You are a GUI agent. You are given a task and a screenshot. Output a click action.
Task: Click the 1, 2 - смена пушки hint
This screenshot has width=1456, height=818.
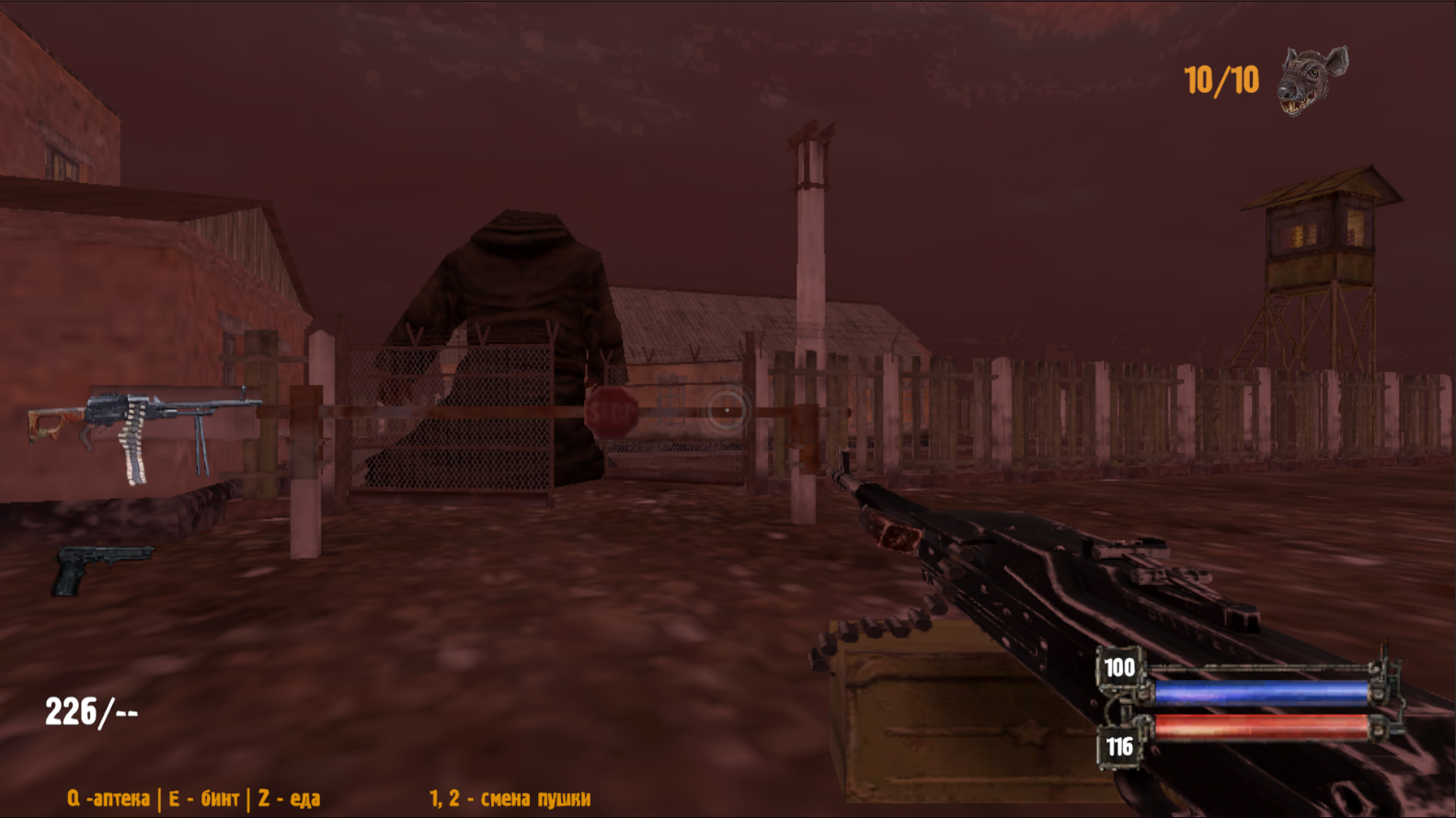coord(510,799)
